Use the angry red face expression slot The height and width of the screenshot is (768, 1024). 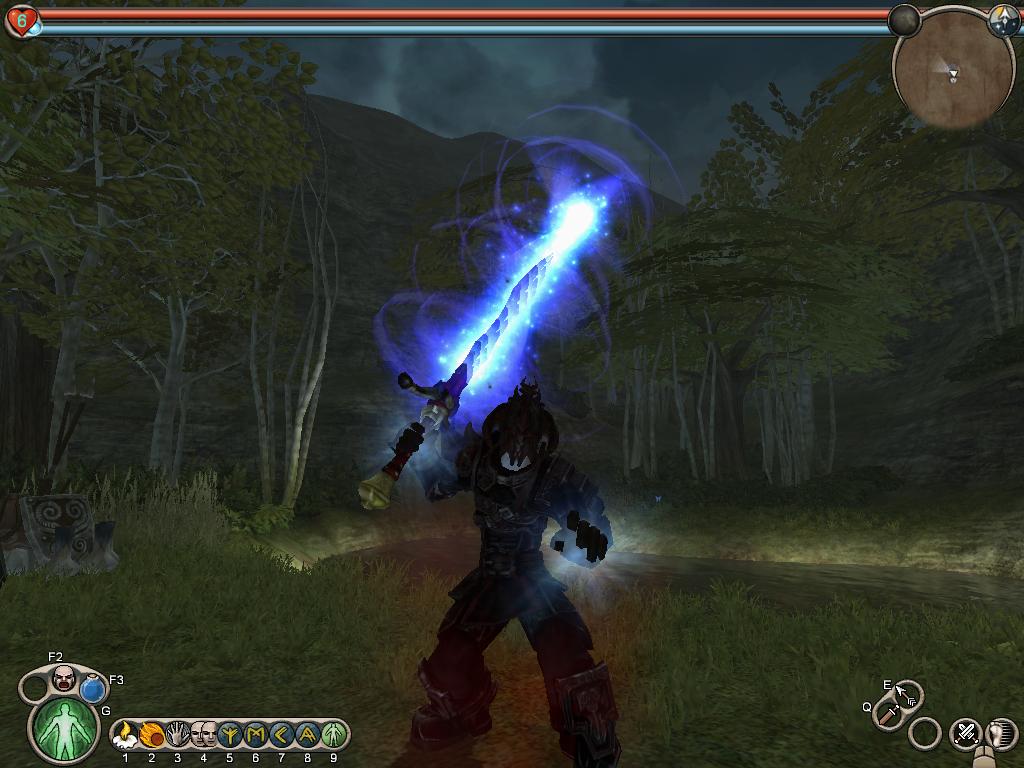(x=64, y=678)
